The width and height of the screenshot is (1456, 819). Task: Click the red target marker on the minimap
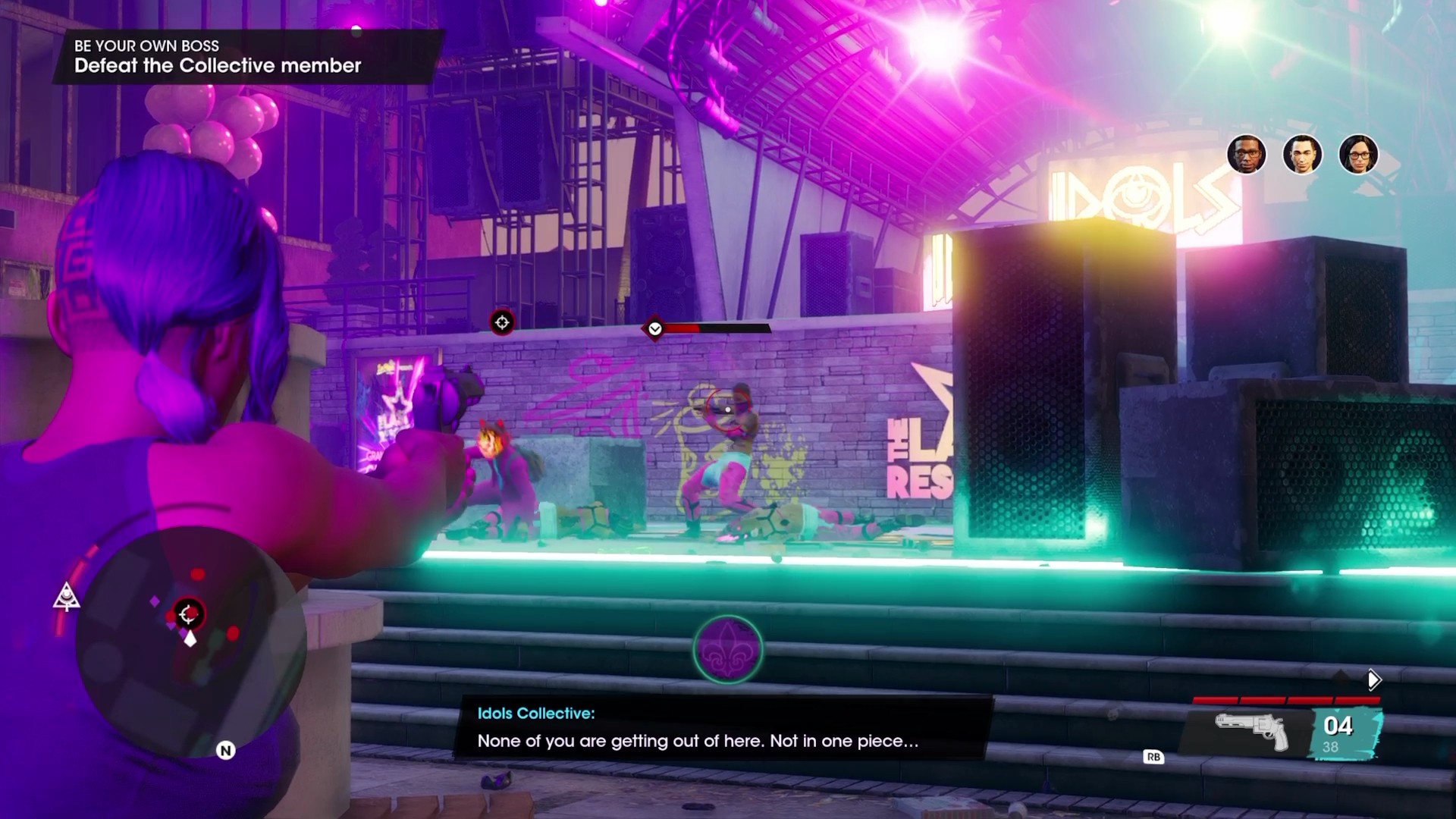tap(187, 613)
